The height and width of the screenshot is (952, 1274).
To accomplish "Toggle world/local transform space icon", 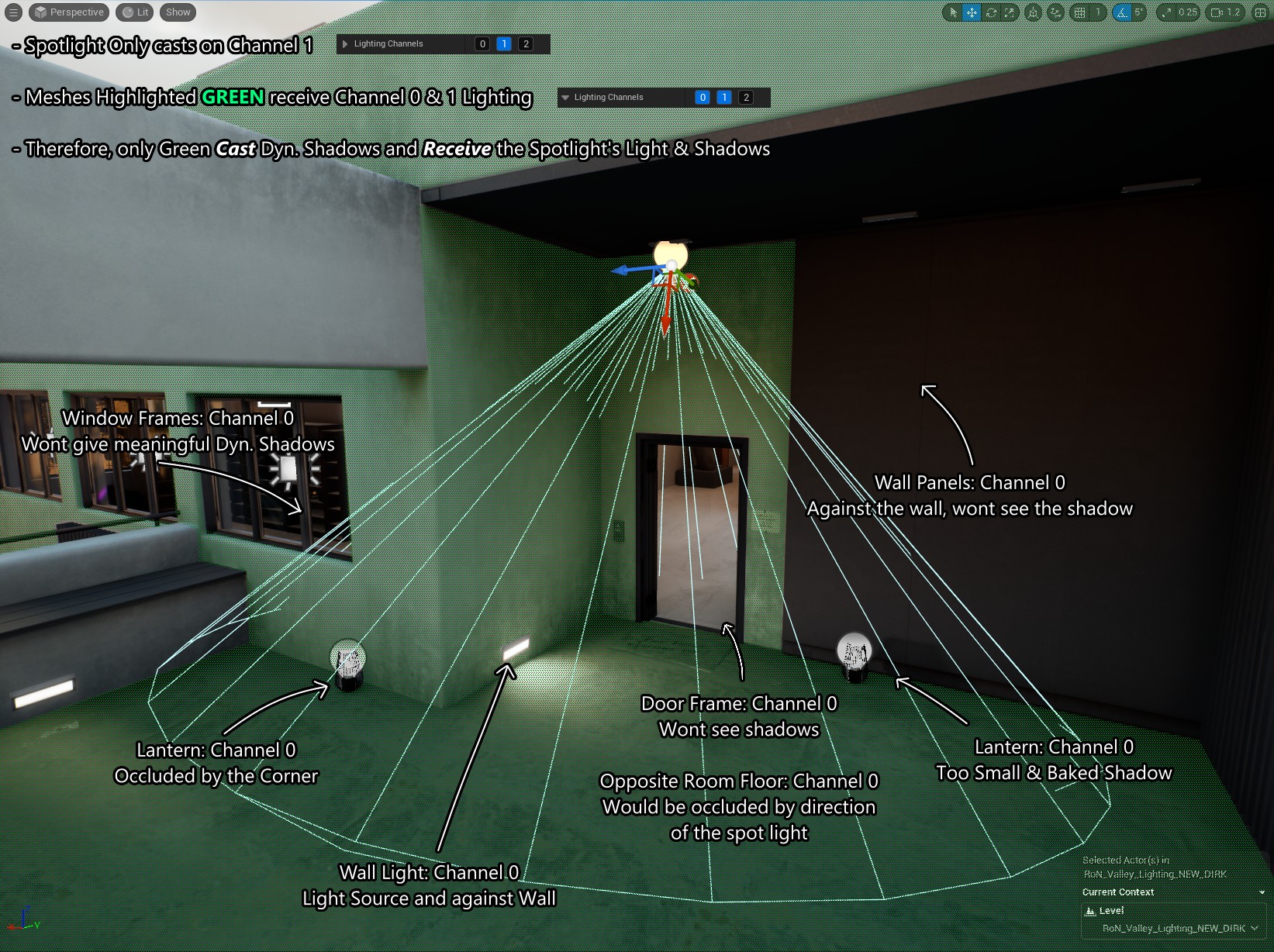I will tap(1033, 12).
